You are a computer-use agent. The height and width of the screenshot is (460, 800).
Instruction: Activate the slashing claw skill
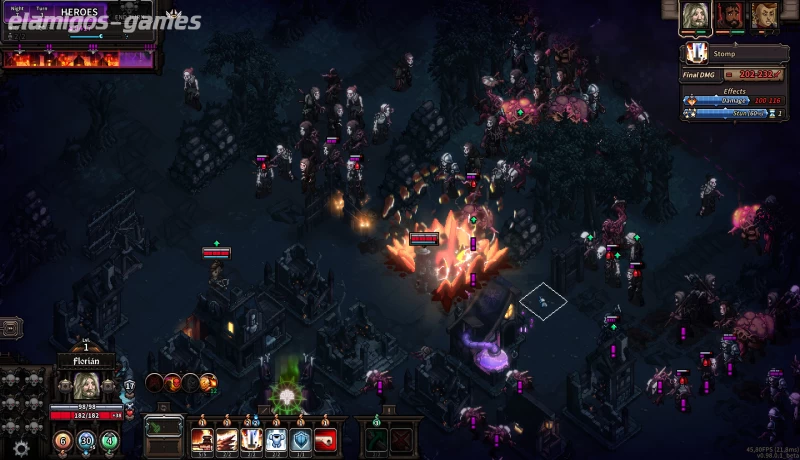[227, 437]
